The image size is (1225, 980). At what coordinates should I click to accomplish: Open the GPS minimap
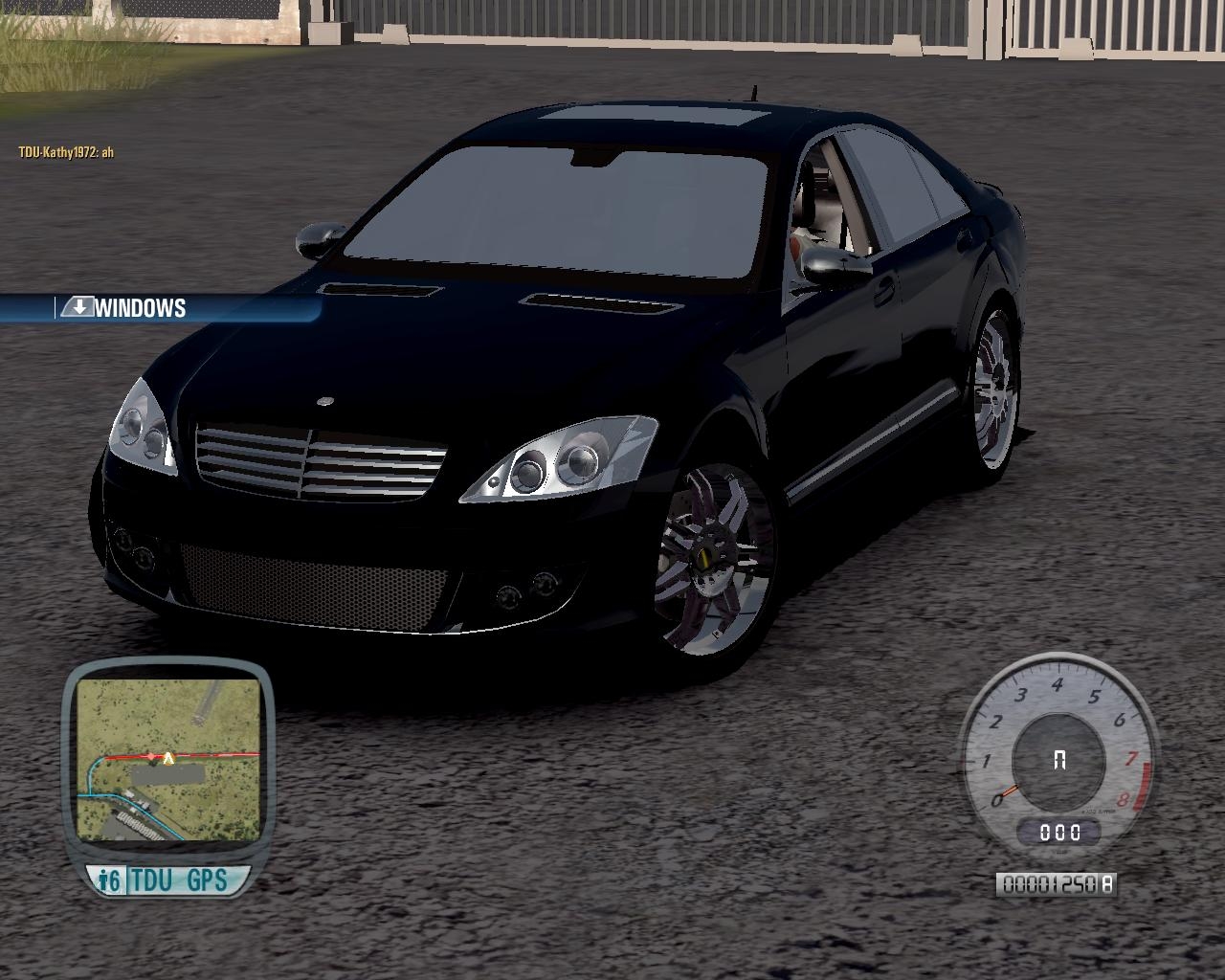point(168,759)
